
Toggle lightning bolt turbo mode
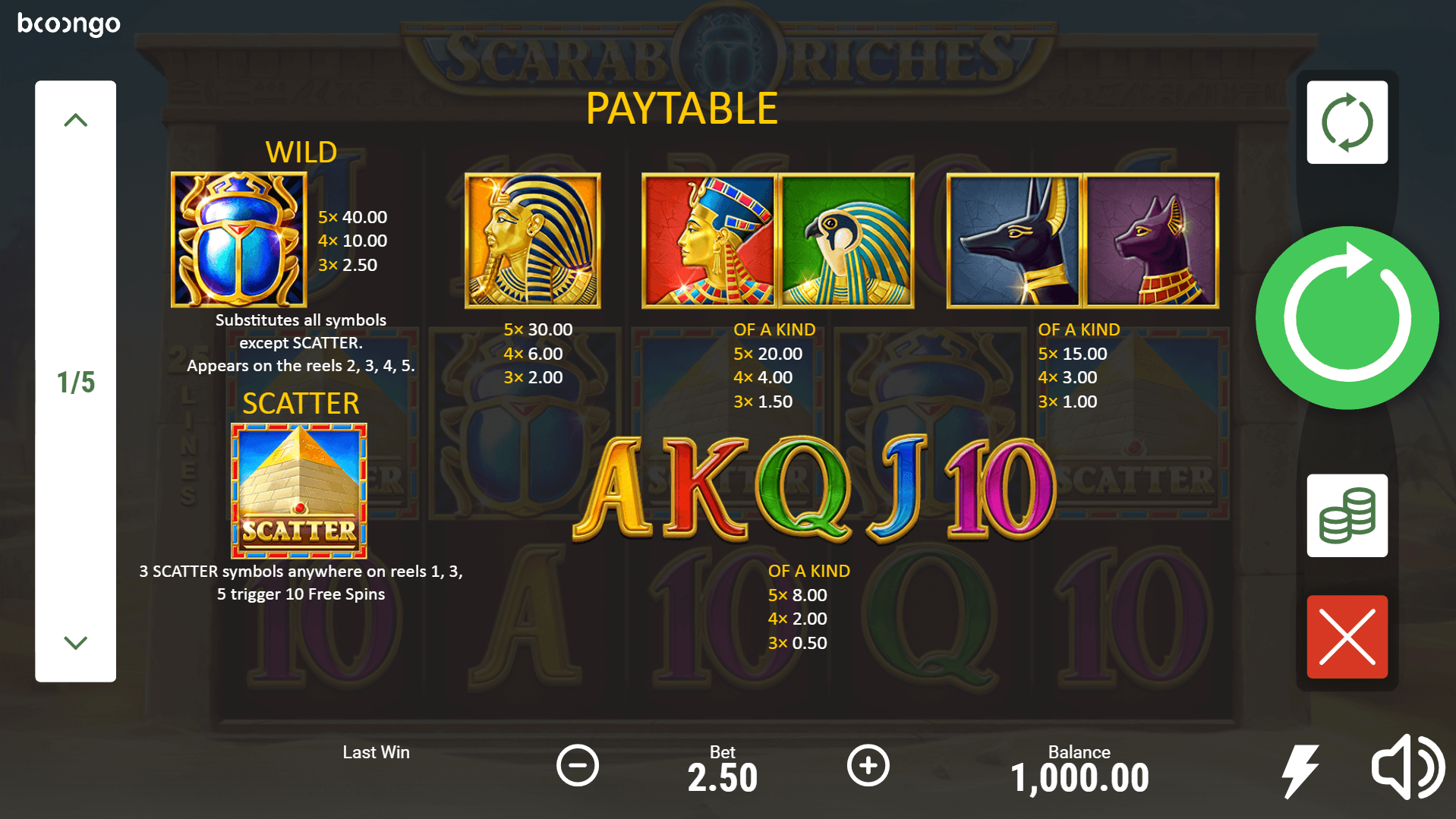pyautogui.click(x=1300, y=770)
